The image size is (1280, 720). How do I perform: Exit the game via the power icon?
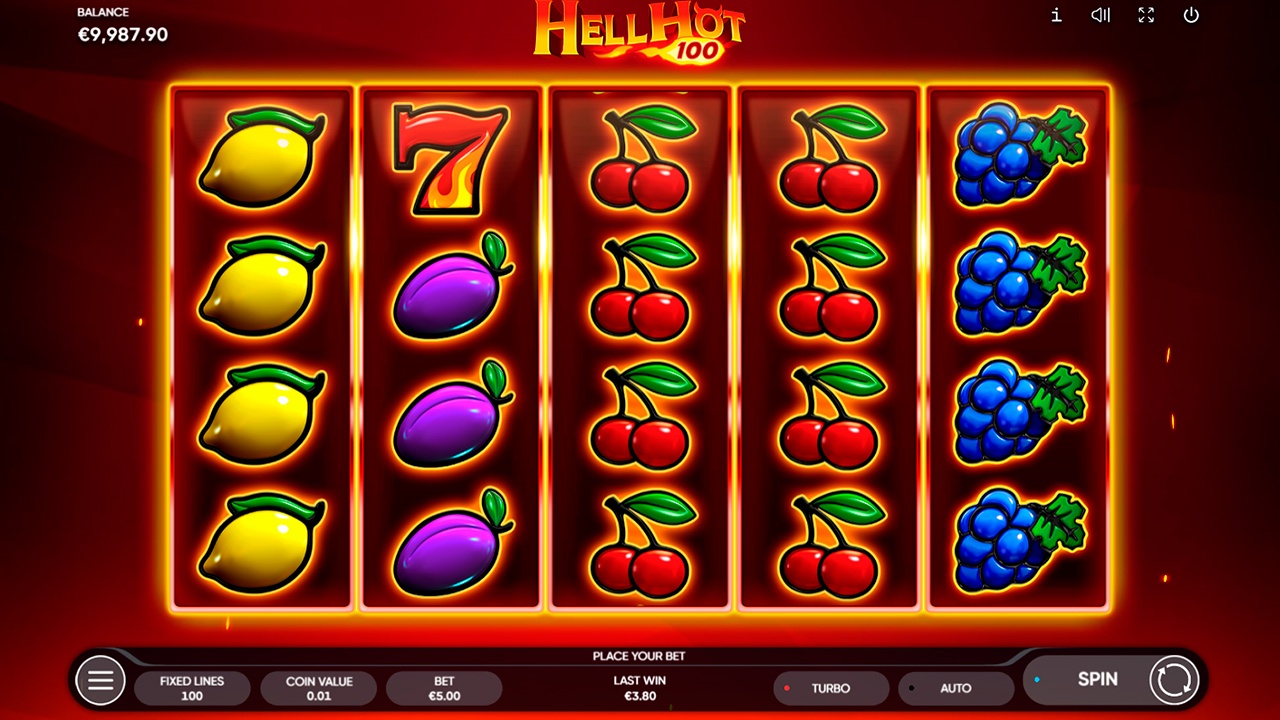1192,15
